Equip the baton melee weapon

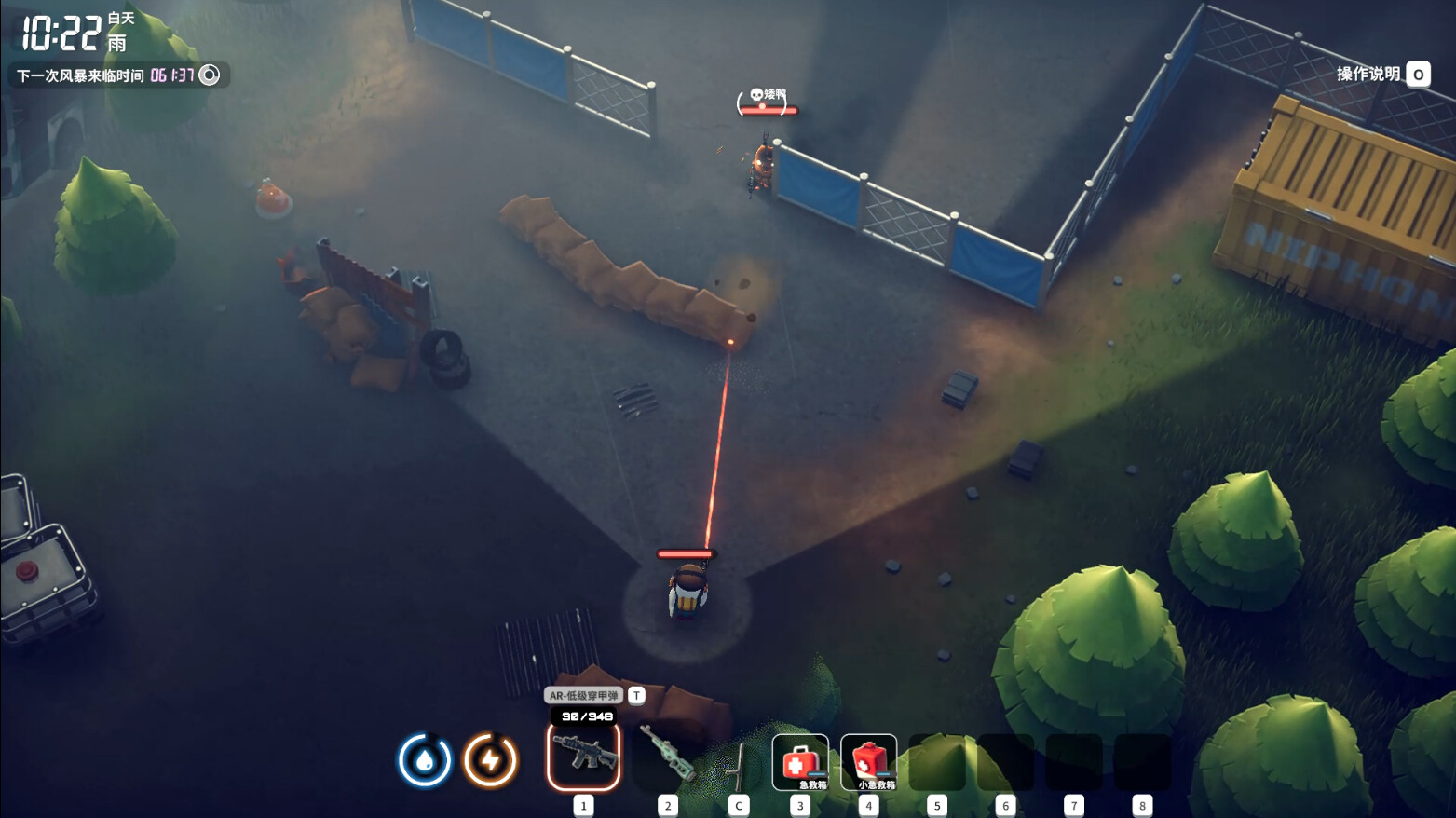(x=738, y=764)
